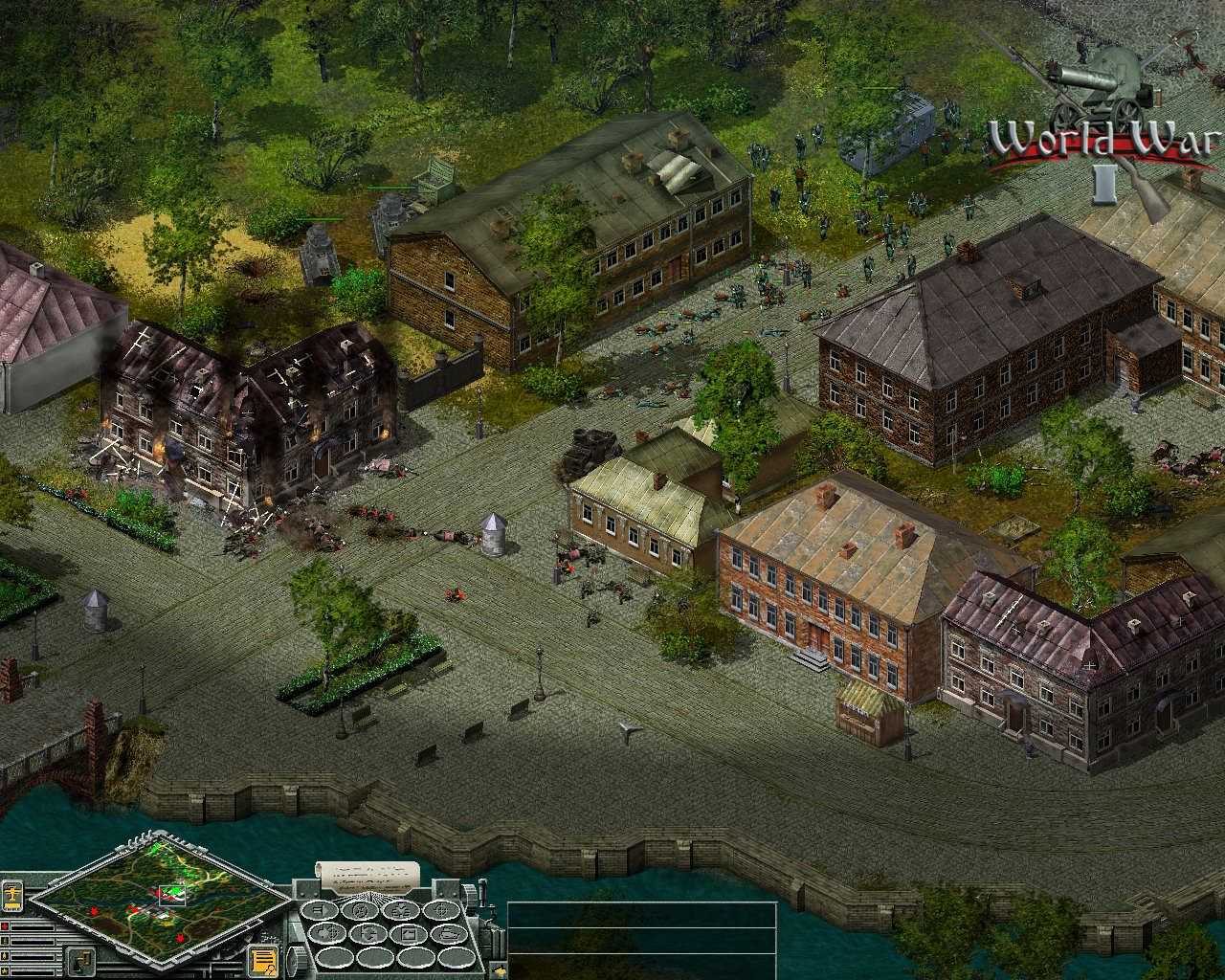The width and height of the screenshot is (1225, 980).
Task: Select the stand-ground formation command icon
Action: [322, 909]
